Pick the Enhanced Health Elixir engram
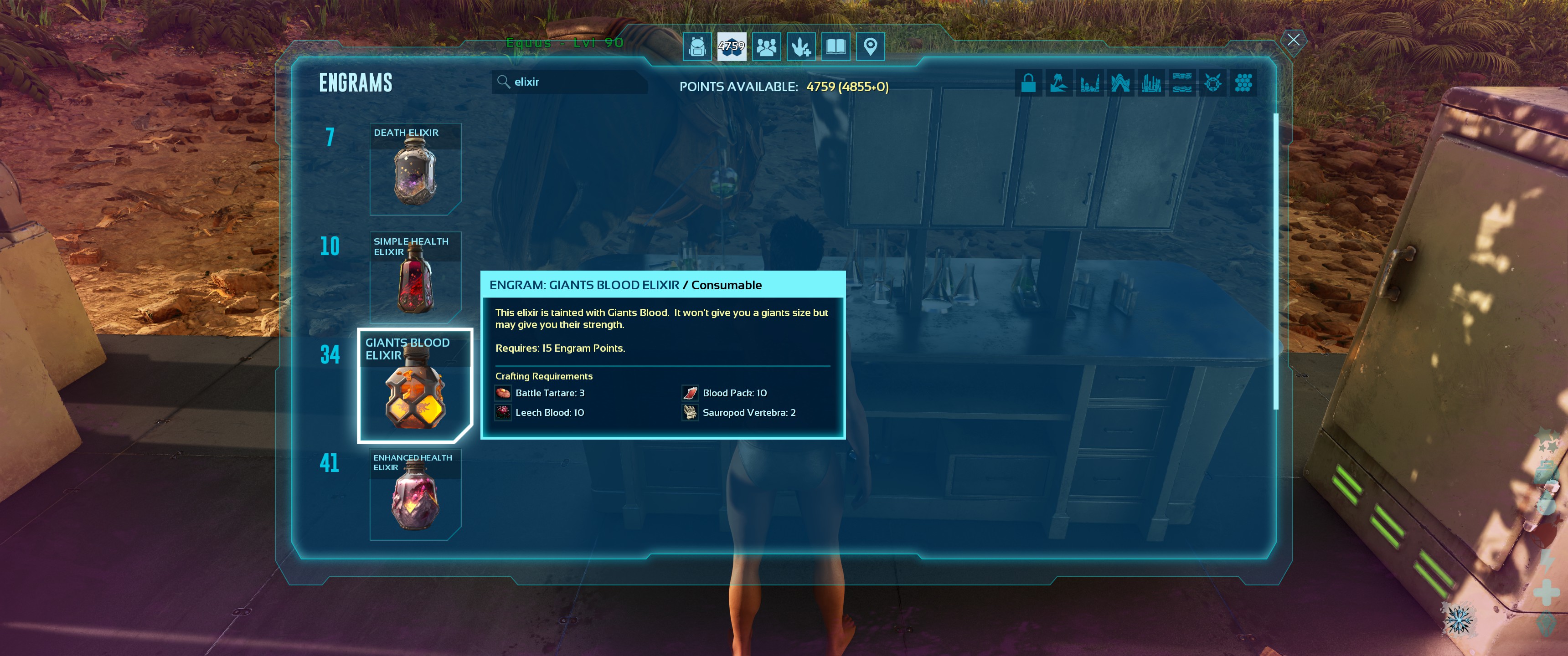Viewport: 1568px width, 656px height. tap(415, 494)
